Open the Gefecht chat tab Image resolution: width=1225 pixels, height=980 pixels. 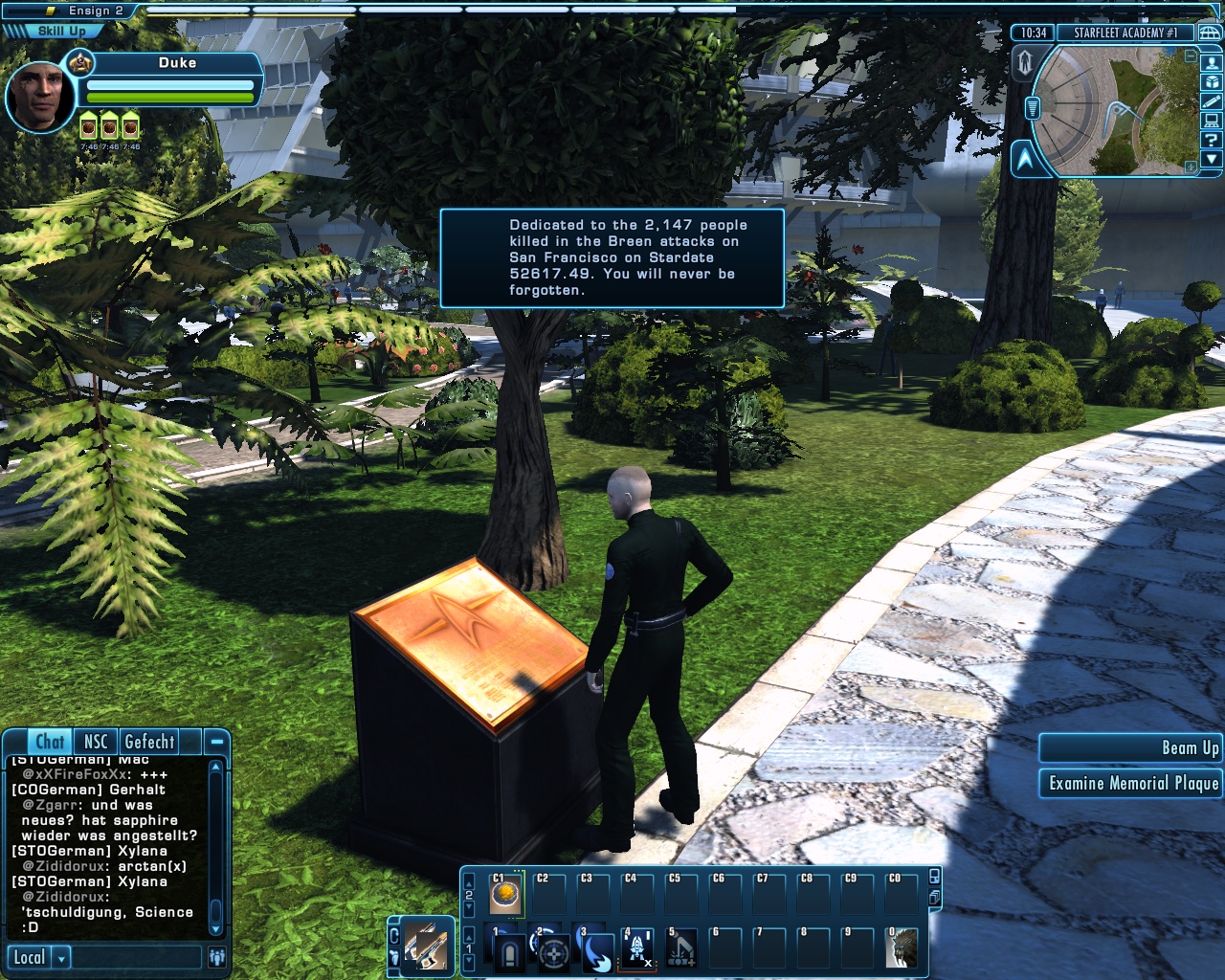tap(149, 742)
